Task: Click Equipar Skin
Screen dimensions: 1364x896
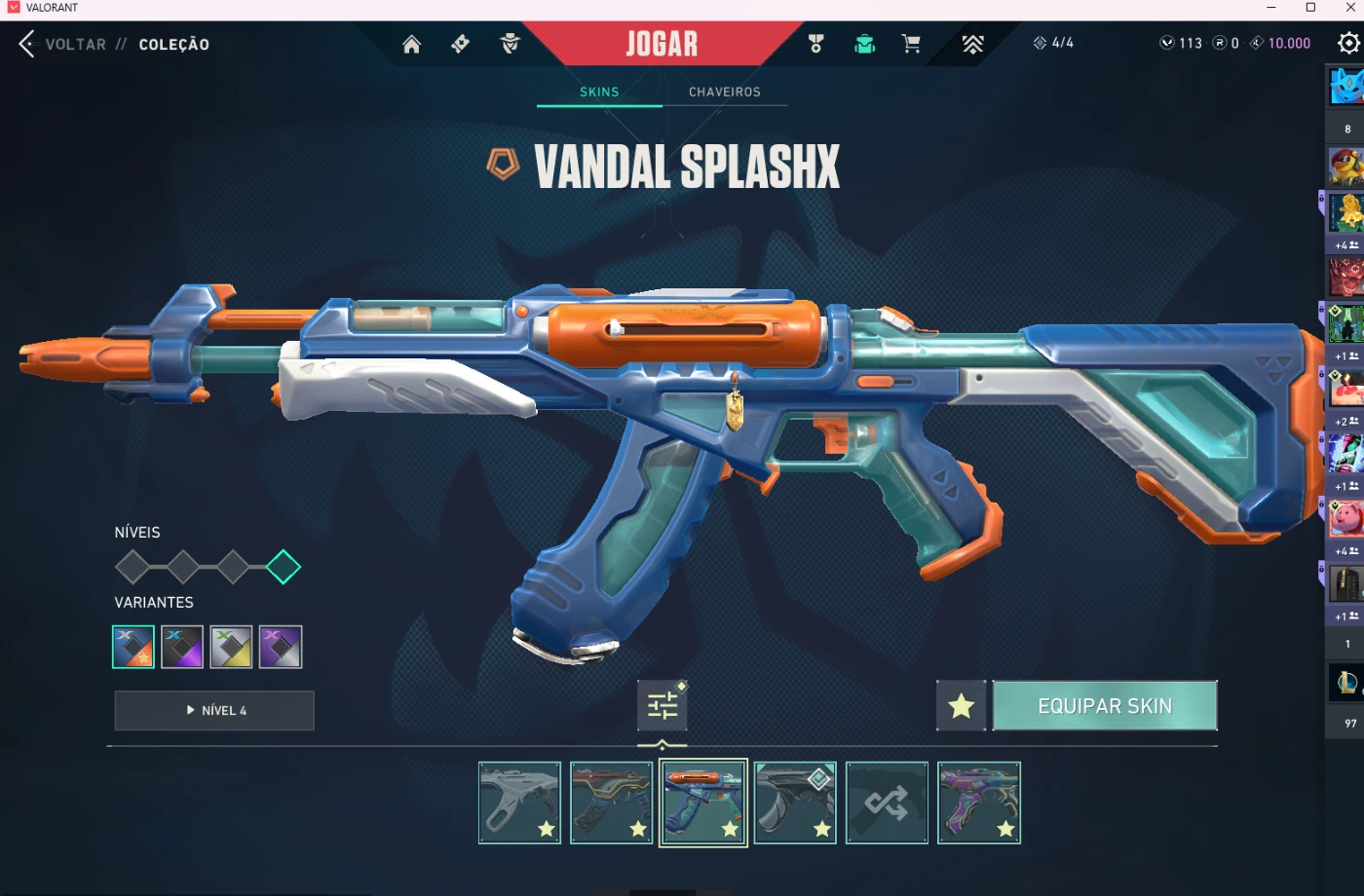Action: [1105, 706]
